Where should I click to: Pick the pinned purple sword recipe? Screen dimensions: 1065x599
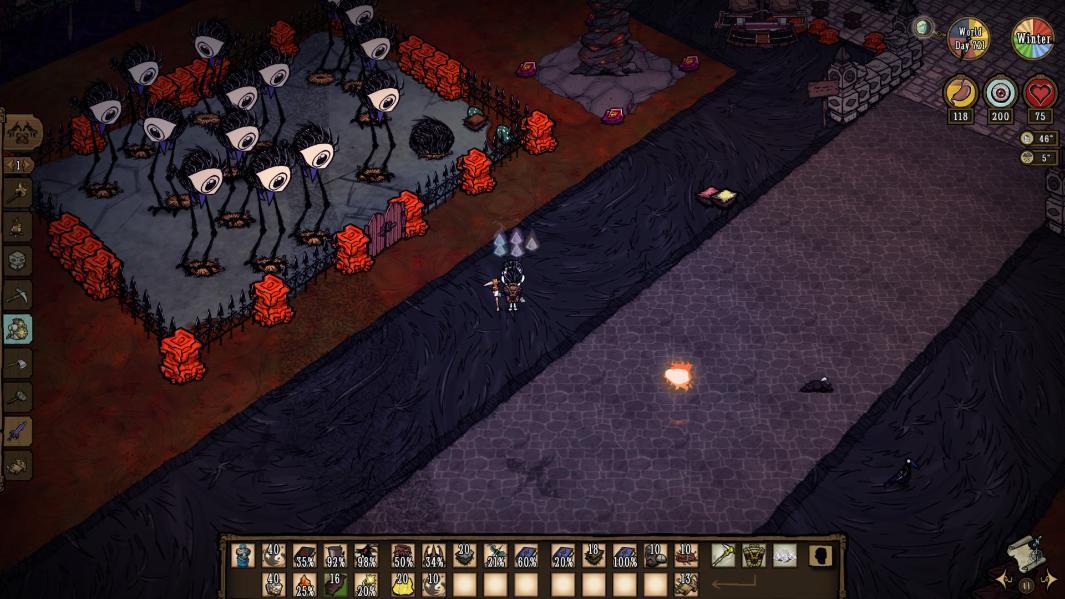pos(18,431)
